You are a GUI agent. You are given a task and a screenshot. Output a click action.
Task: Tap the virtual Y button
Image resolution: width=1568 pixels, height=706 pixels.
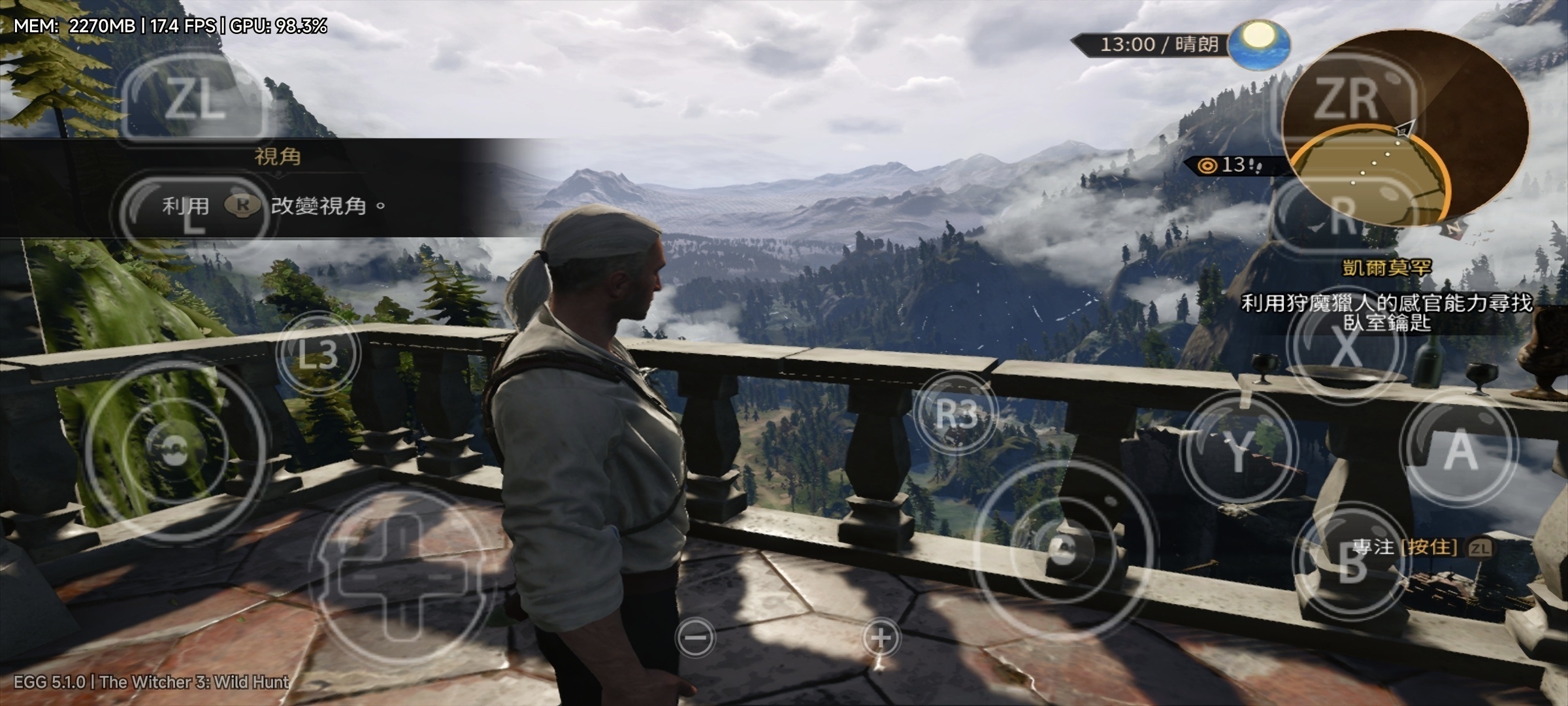point(1239,451)
